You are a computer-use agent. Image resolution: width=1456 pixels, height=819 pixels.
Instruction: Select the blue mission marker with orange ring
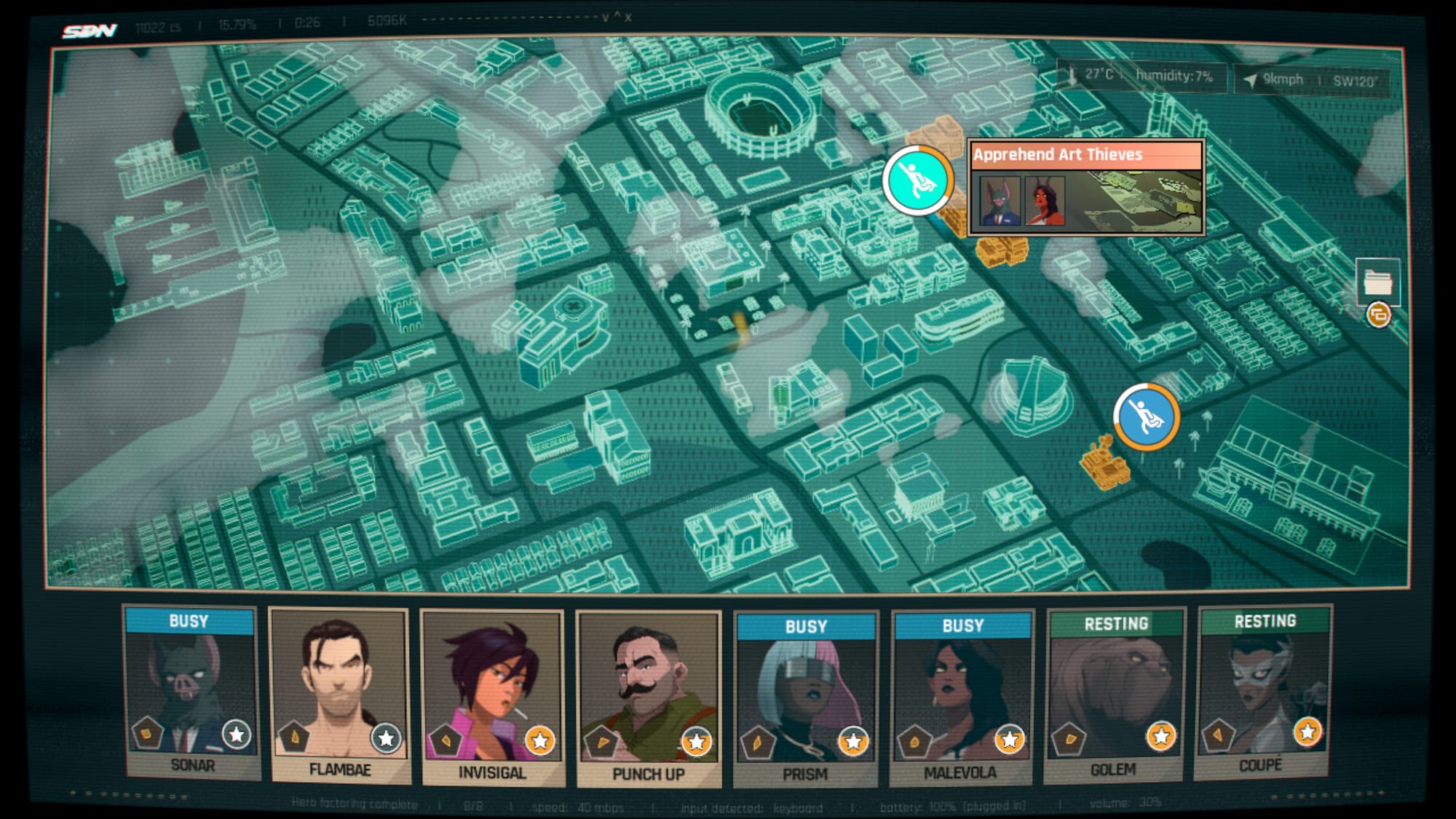tap(1146, 417)
